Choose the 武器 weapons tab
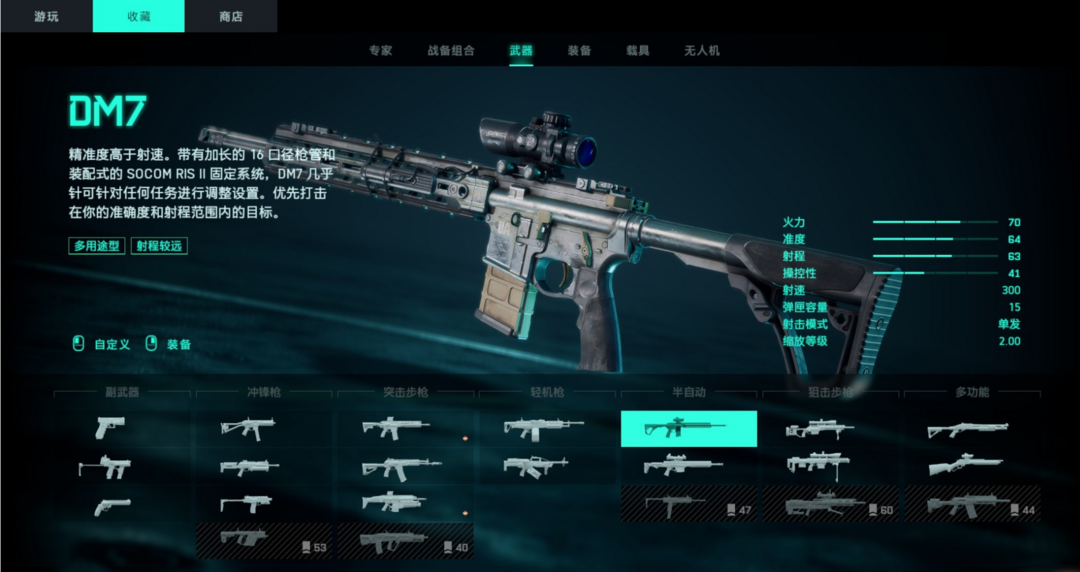 click(x=521, y=50)
